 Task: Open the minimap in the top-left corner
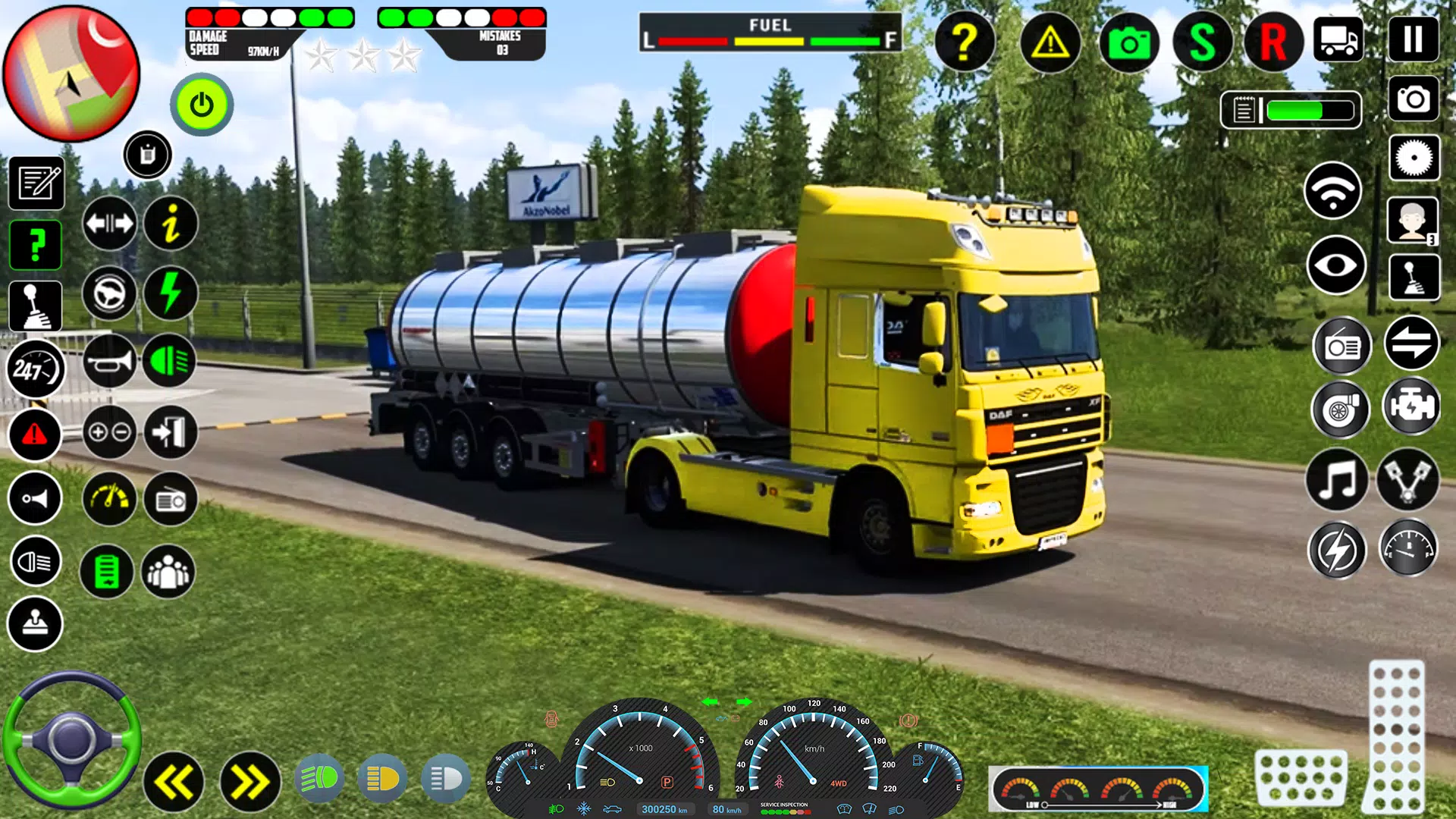tap(72, 72)
